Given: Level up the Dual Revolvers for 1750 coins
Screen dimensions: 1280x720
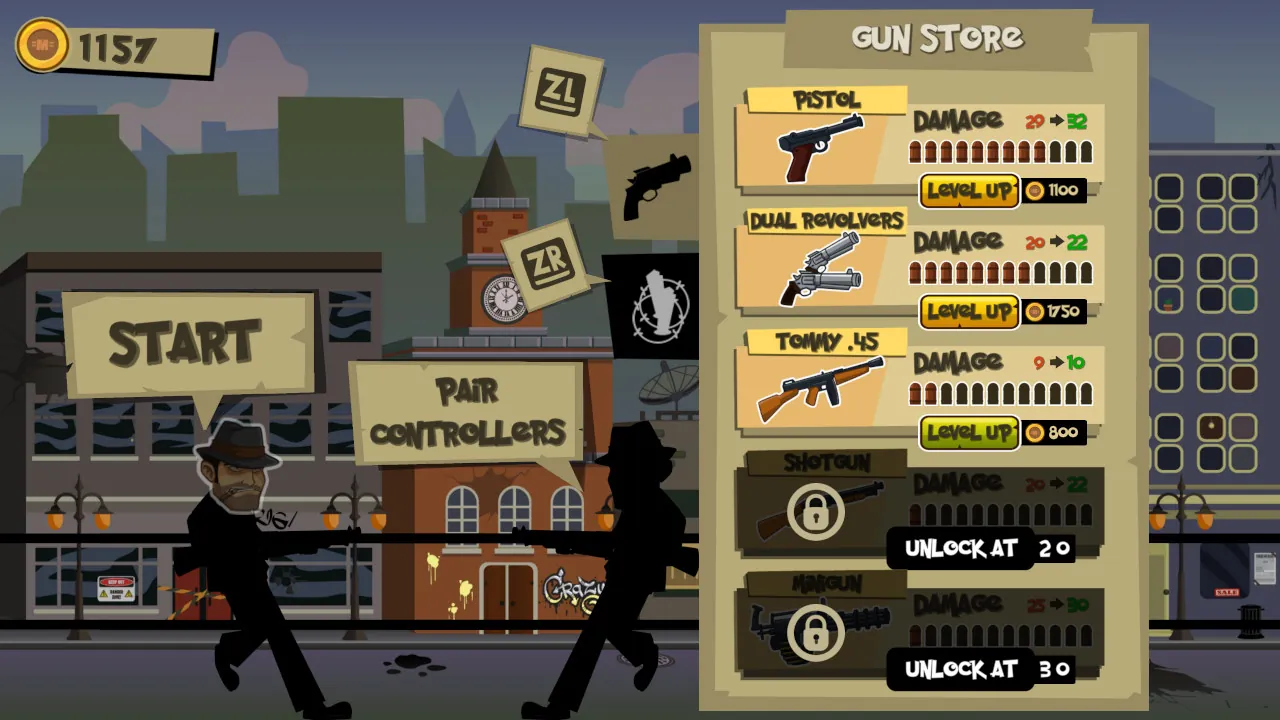Looking at the screenshot, I should 968,312.
